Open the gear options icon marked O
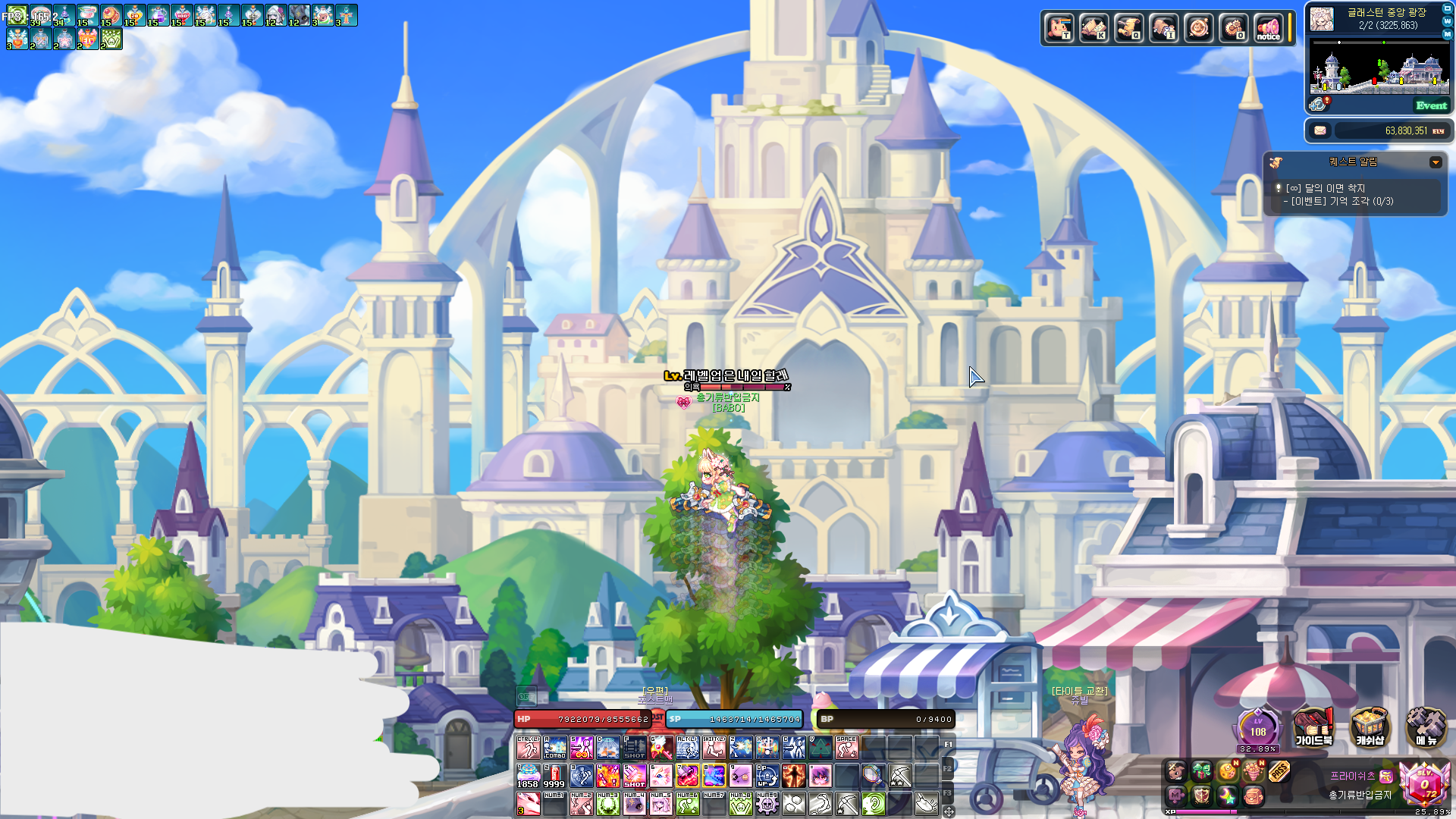The width and height of the screenshot is (1456, 819). coord(1234,28)
